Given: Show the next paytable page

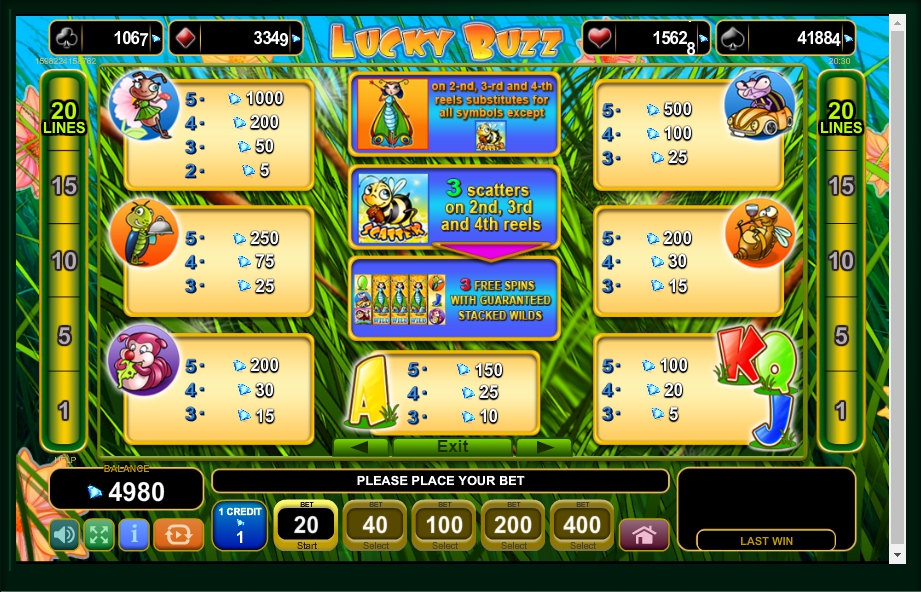Looking at the screenshot, I should point(543,446).
